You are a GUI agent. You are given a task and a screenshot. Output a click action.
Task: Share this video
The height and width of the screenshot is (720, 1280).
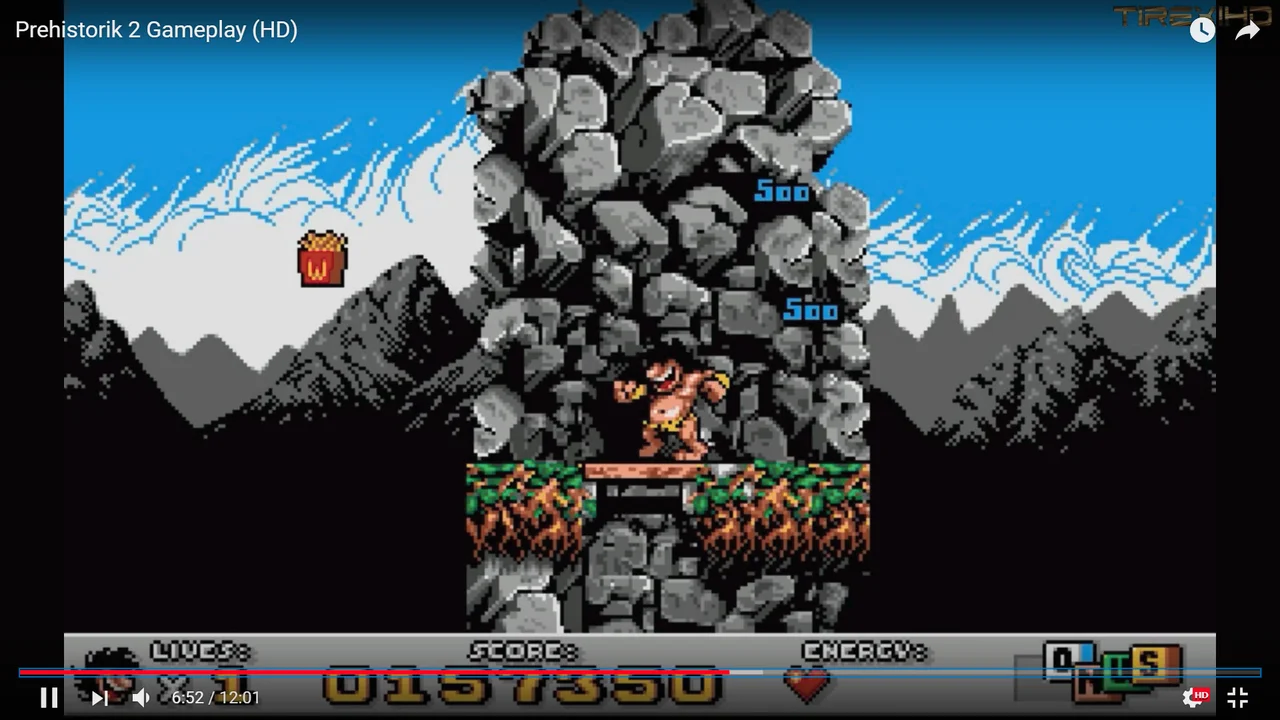1246,30
